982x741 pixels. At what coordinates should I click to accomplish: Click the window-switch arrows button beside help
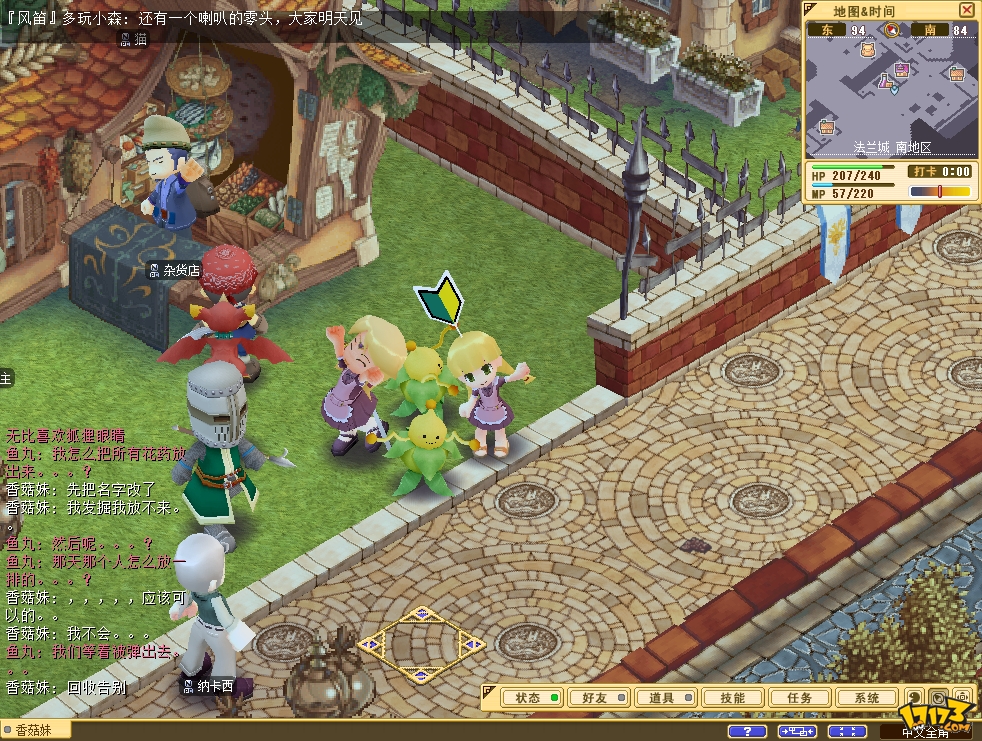797,732
